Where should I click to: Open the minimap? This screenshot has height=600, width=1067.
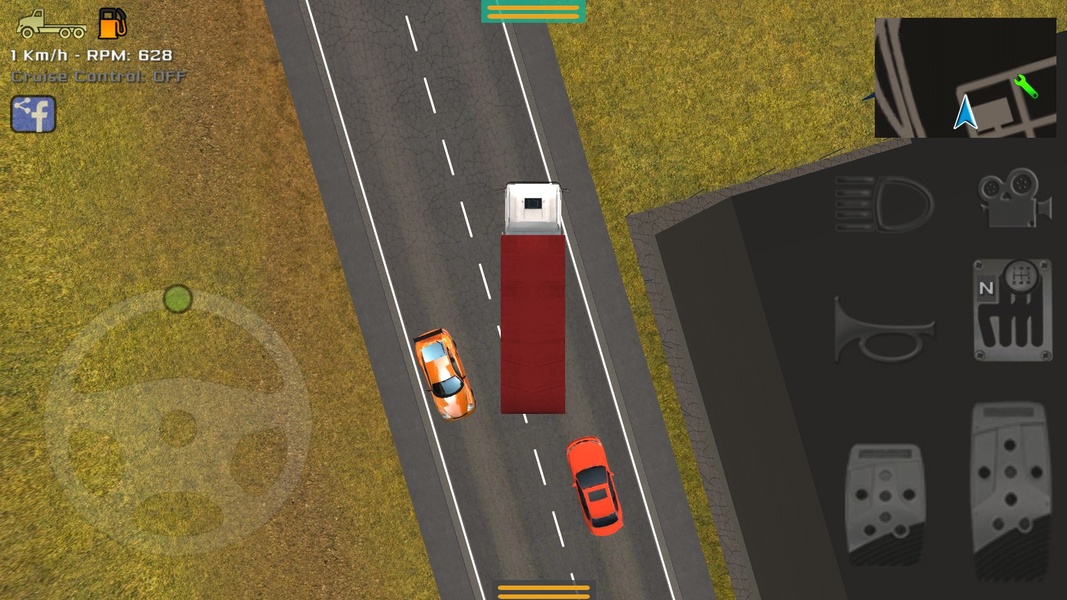[x=965, y=77]
